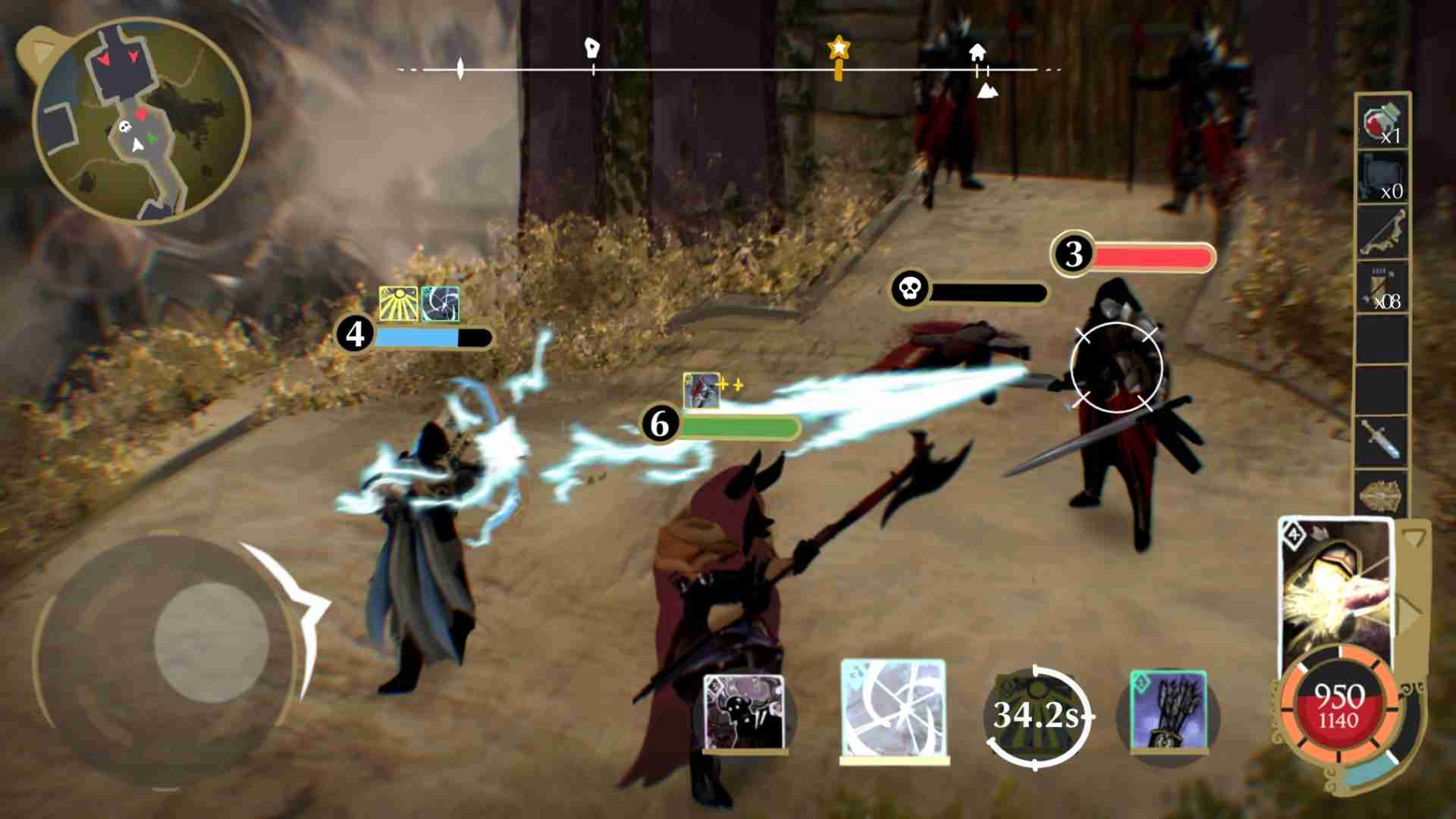
Task: Play the swirling vortex ability card
Action: [894, 710]
